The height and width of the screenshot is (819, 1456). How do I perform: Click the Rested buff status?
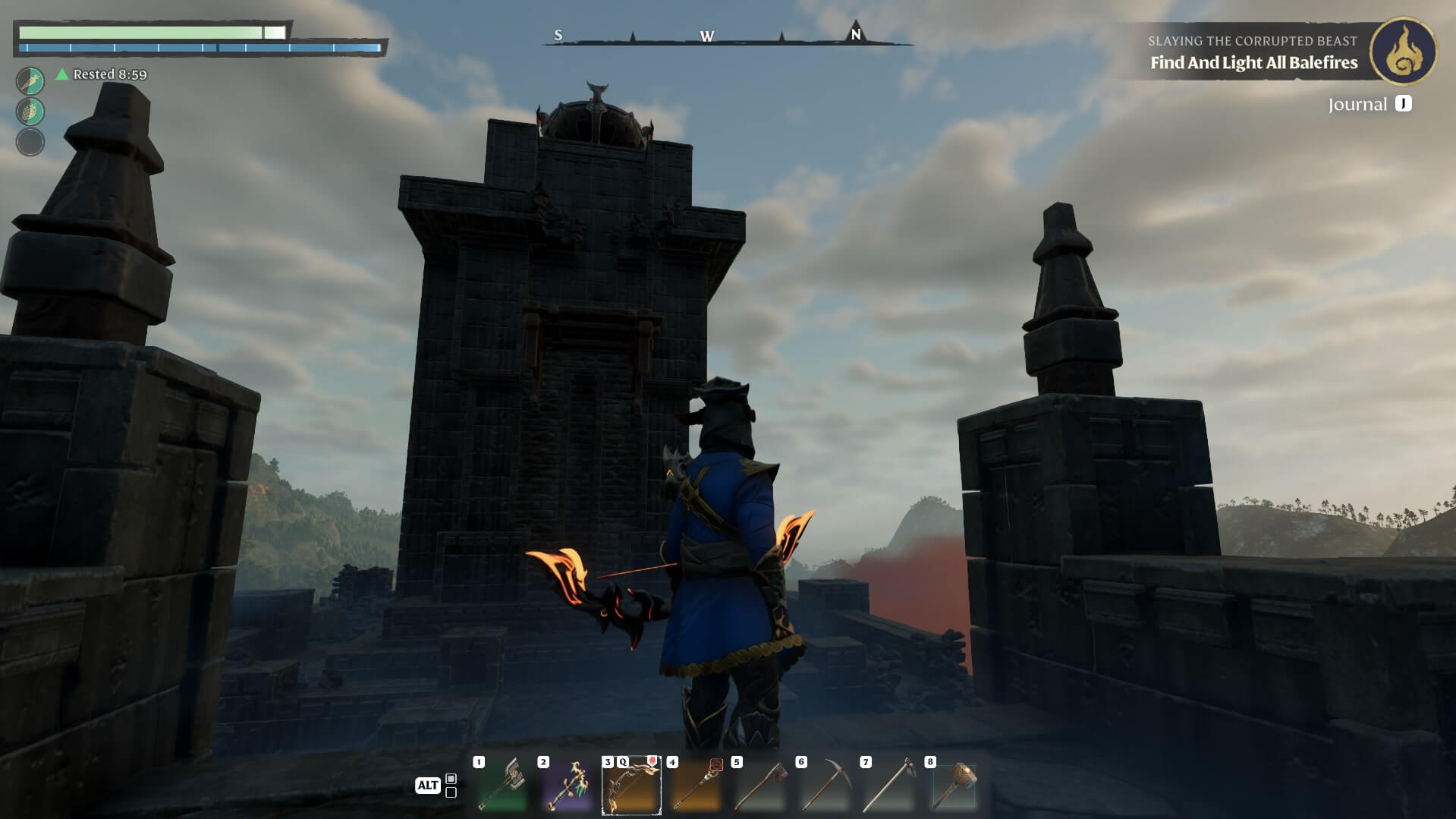tap(102, 74)
